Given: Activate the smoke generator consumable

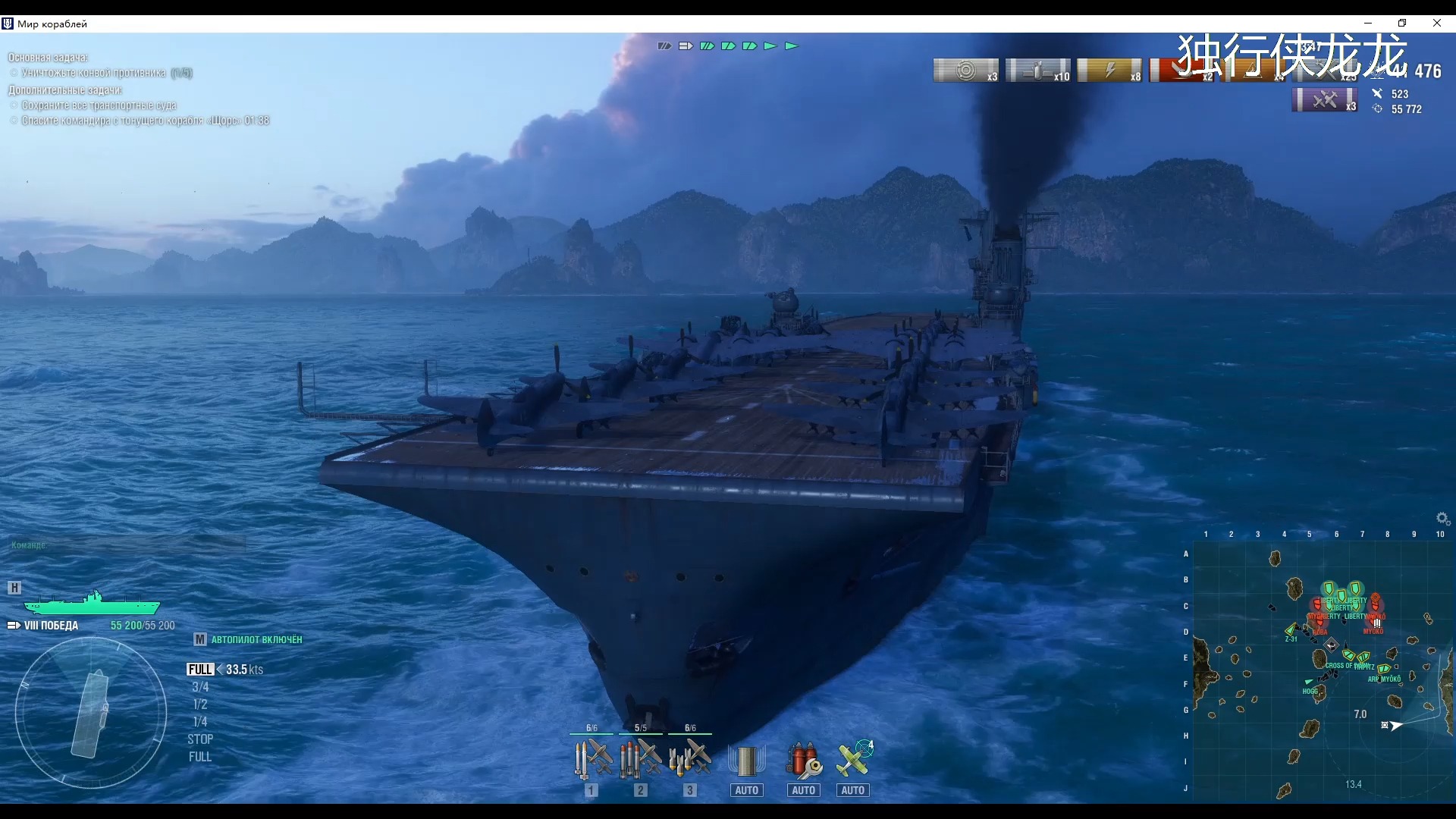Looking at the screenshot, I should coord(747,761).
